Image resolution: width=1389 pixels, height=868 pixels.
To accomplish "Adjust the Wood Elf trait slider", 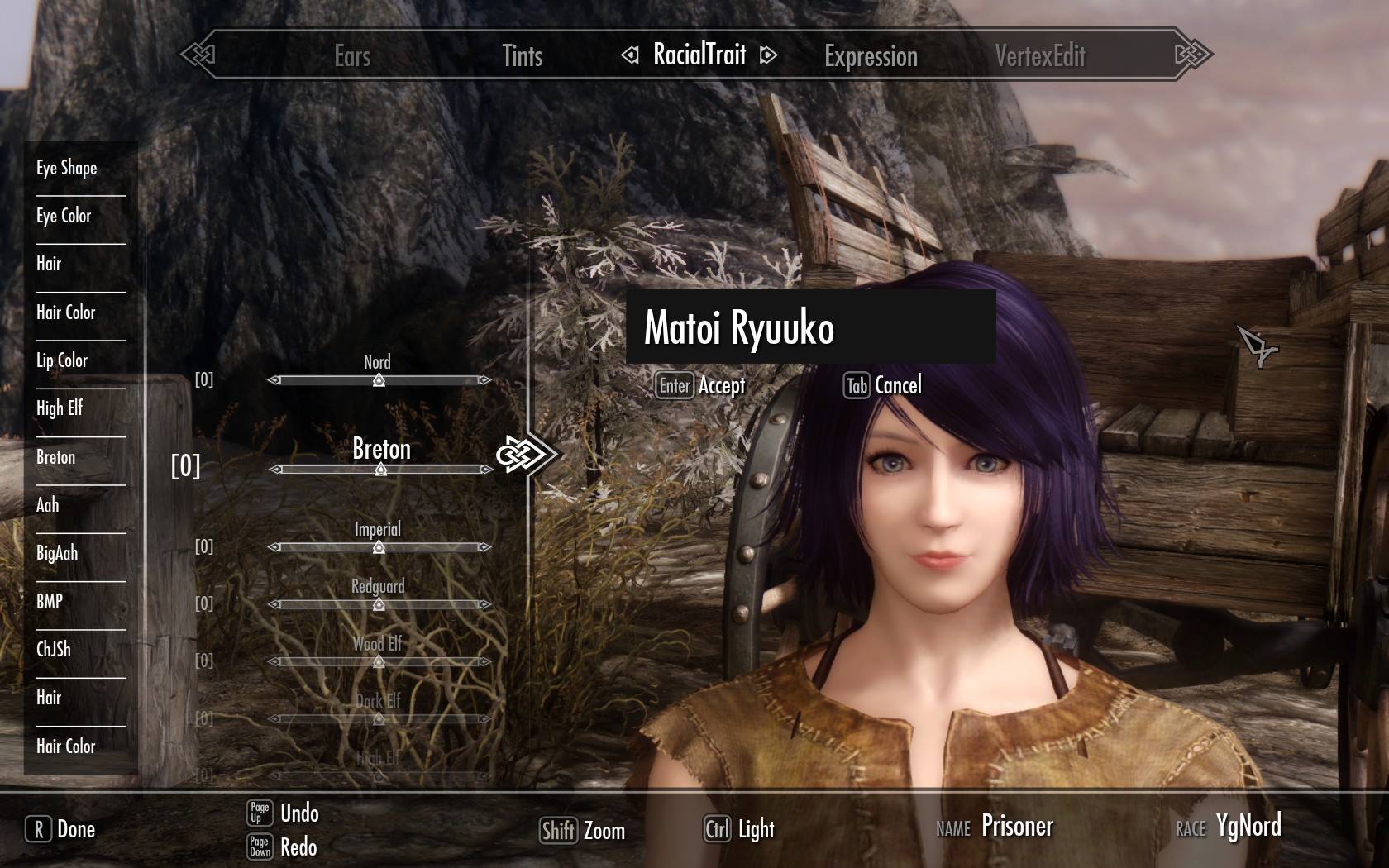I will coord(379,661).
